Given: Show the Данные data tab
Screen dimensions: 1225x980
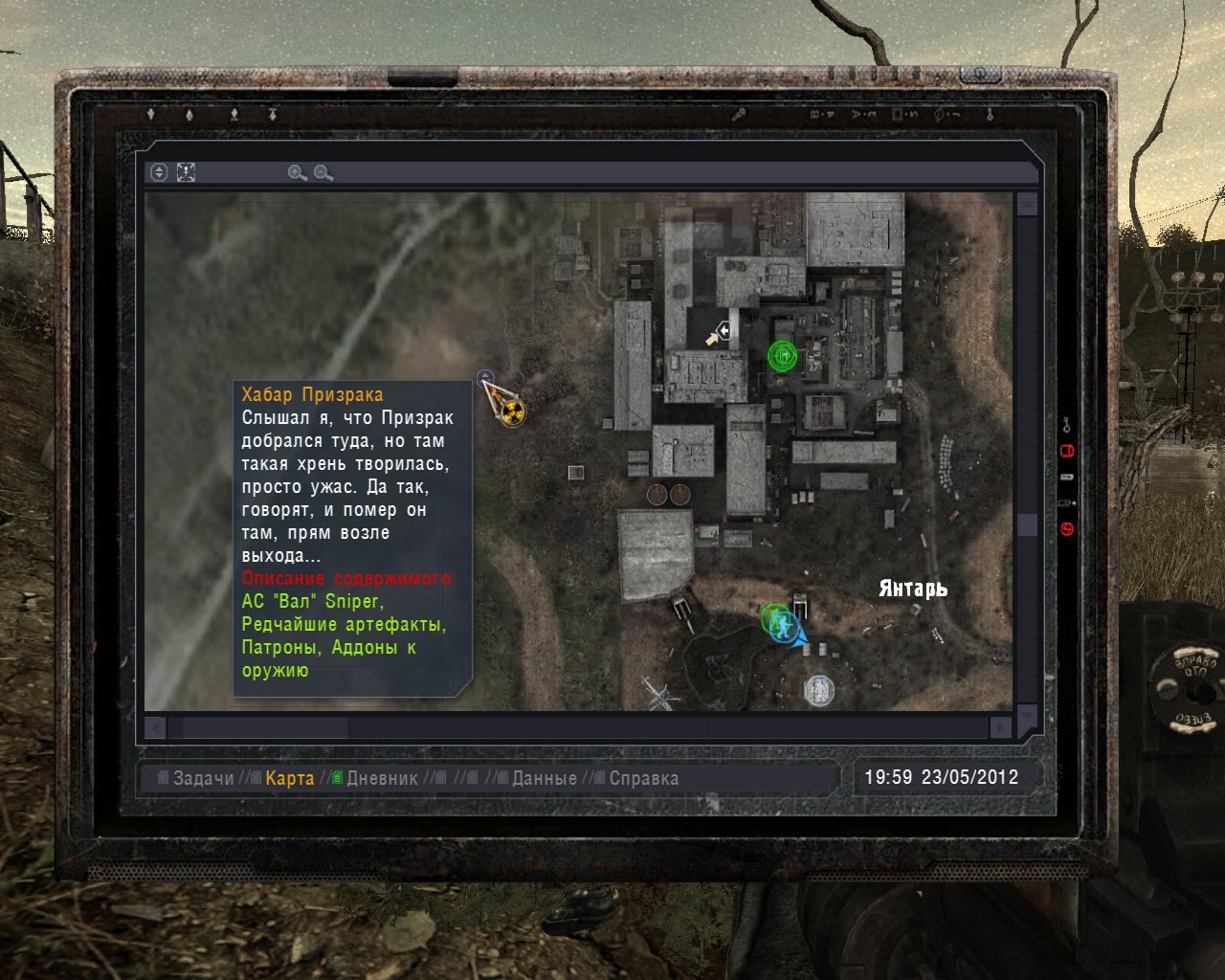Looking at the screenshot, I should coord(544,778).
